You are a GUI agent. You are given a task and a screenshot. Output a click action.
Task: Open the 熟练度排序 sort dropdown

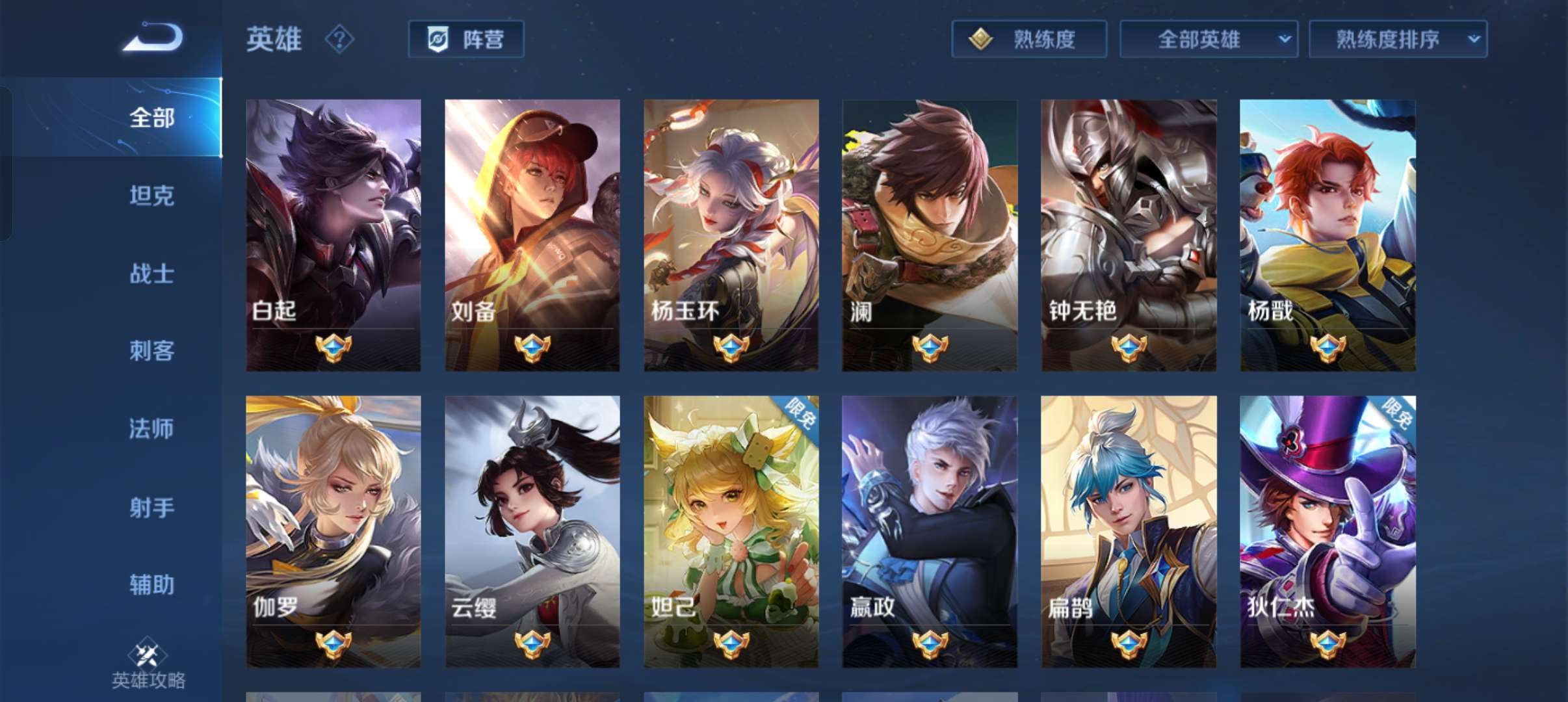coord(1398,39)
